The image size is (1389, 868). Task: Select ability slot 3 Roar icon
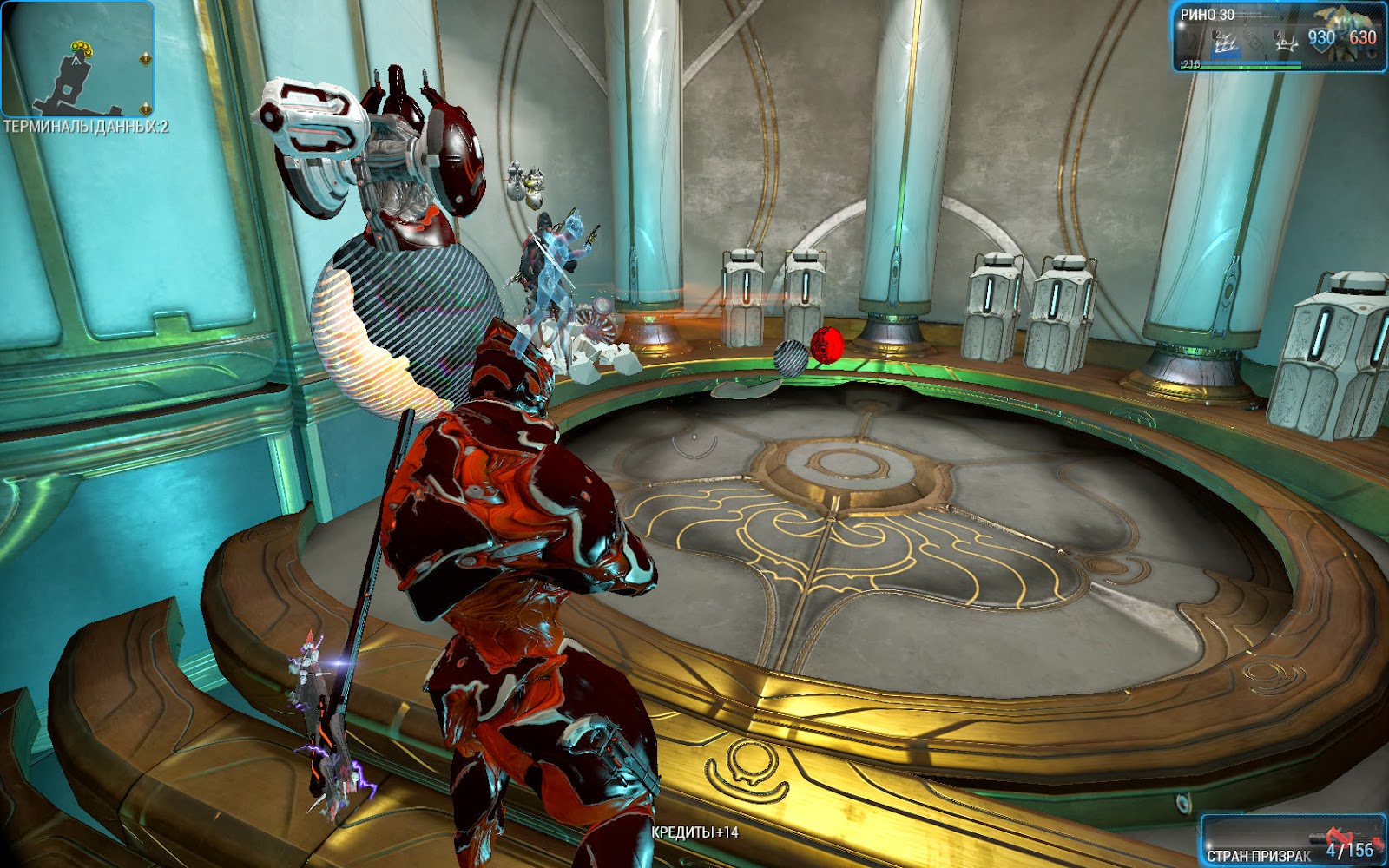1254,40
